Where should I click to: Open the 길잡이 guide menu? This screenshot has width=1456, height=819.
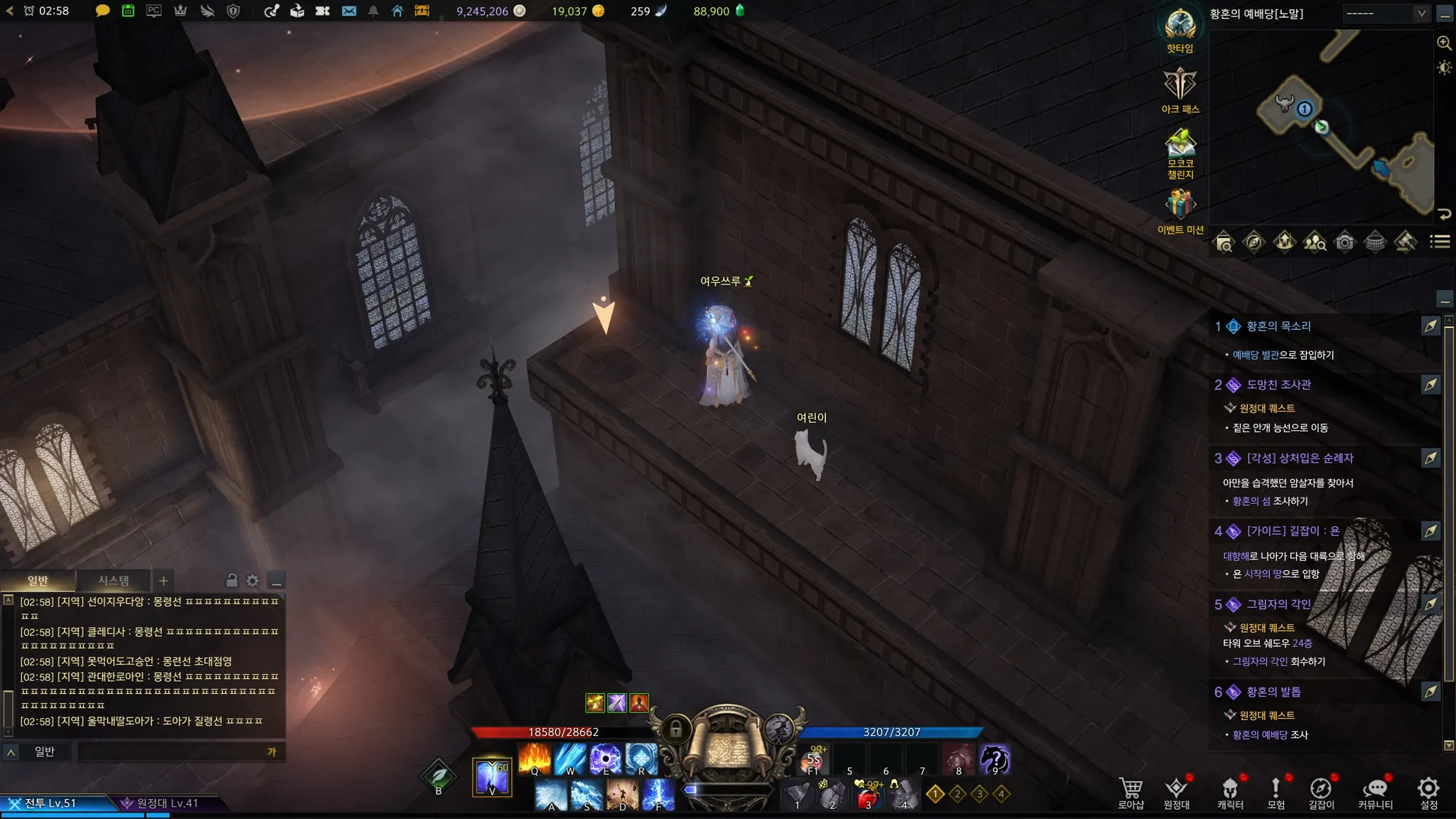(1321, 793)
